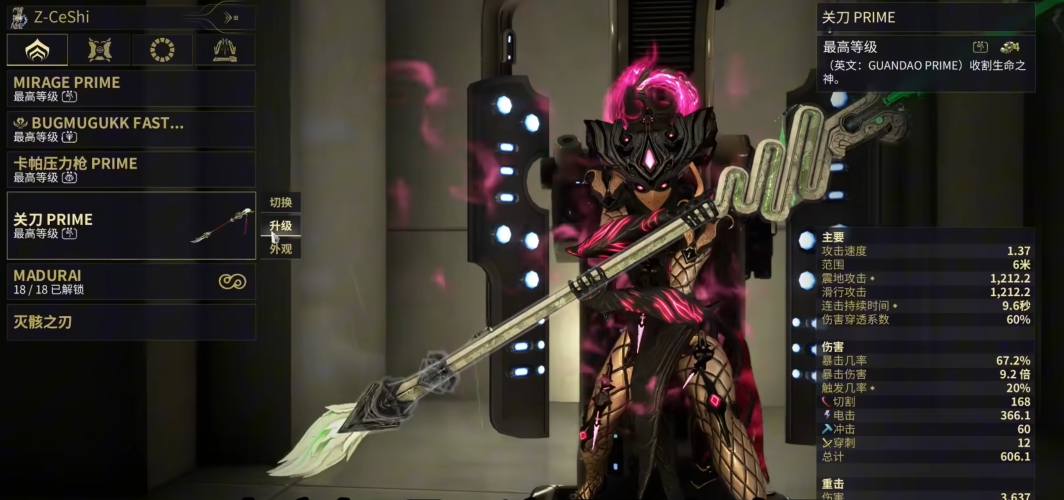Open the 外观 (appearance) option
1064x500 pixels.
pyautogui.click(x=281, y=249)
